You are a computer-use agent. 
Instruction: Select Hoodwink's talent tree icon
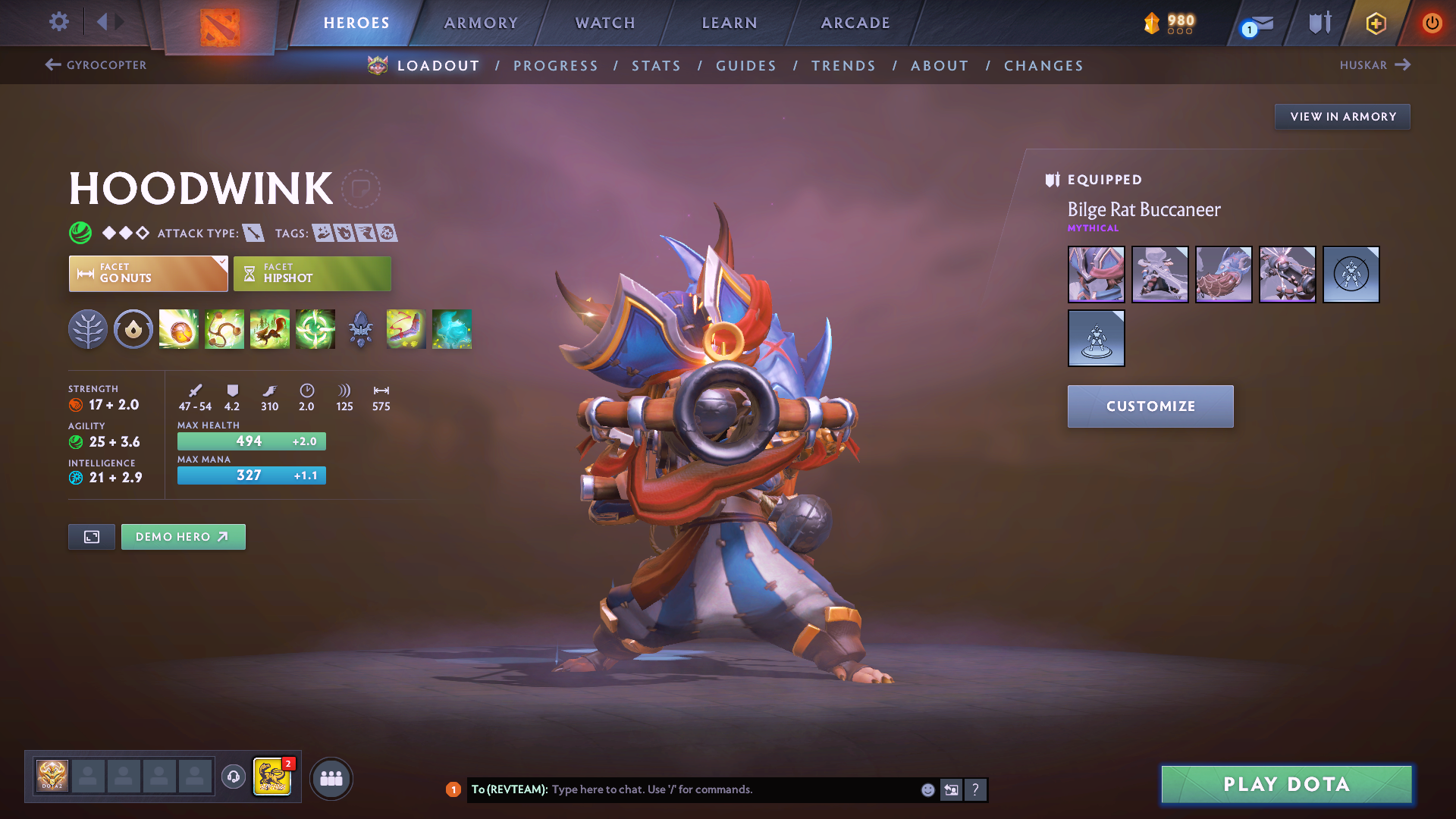(x=87, y=329)
